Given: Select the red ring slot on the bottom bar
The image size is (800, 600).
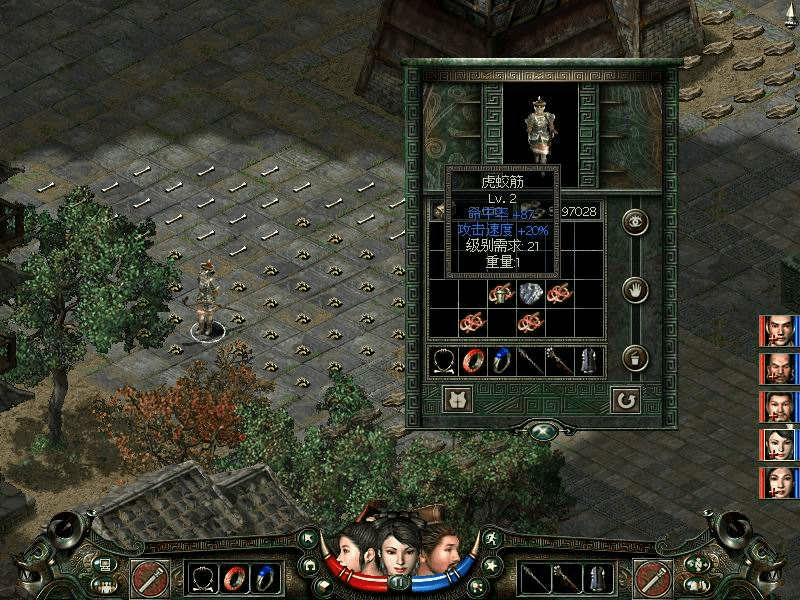Looking at the screenshot, I should (x=235, y=577).
